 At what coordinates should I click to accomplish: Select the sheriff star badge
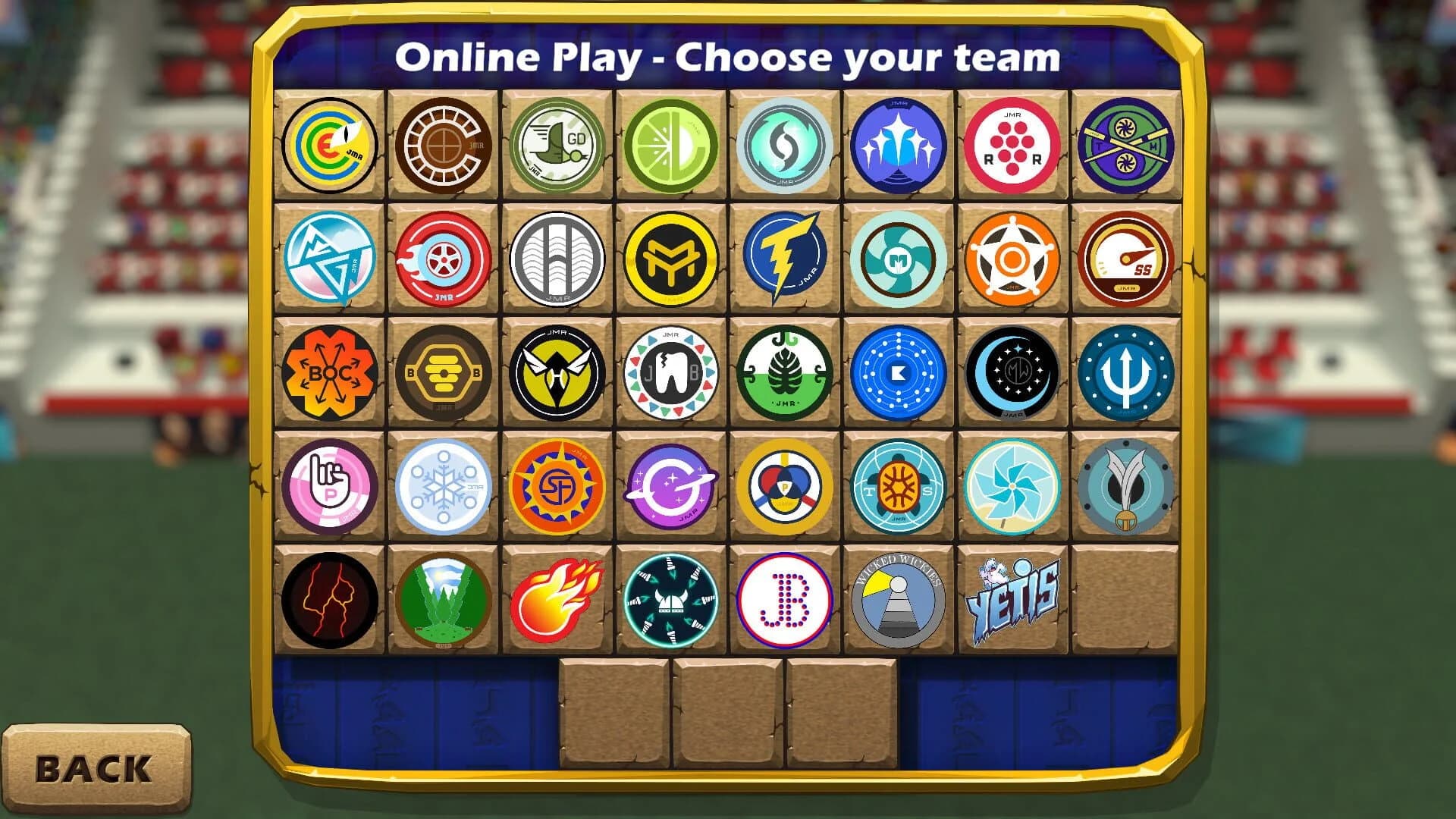tap(1012, 259)
